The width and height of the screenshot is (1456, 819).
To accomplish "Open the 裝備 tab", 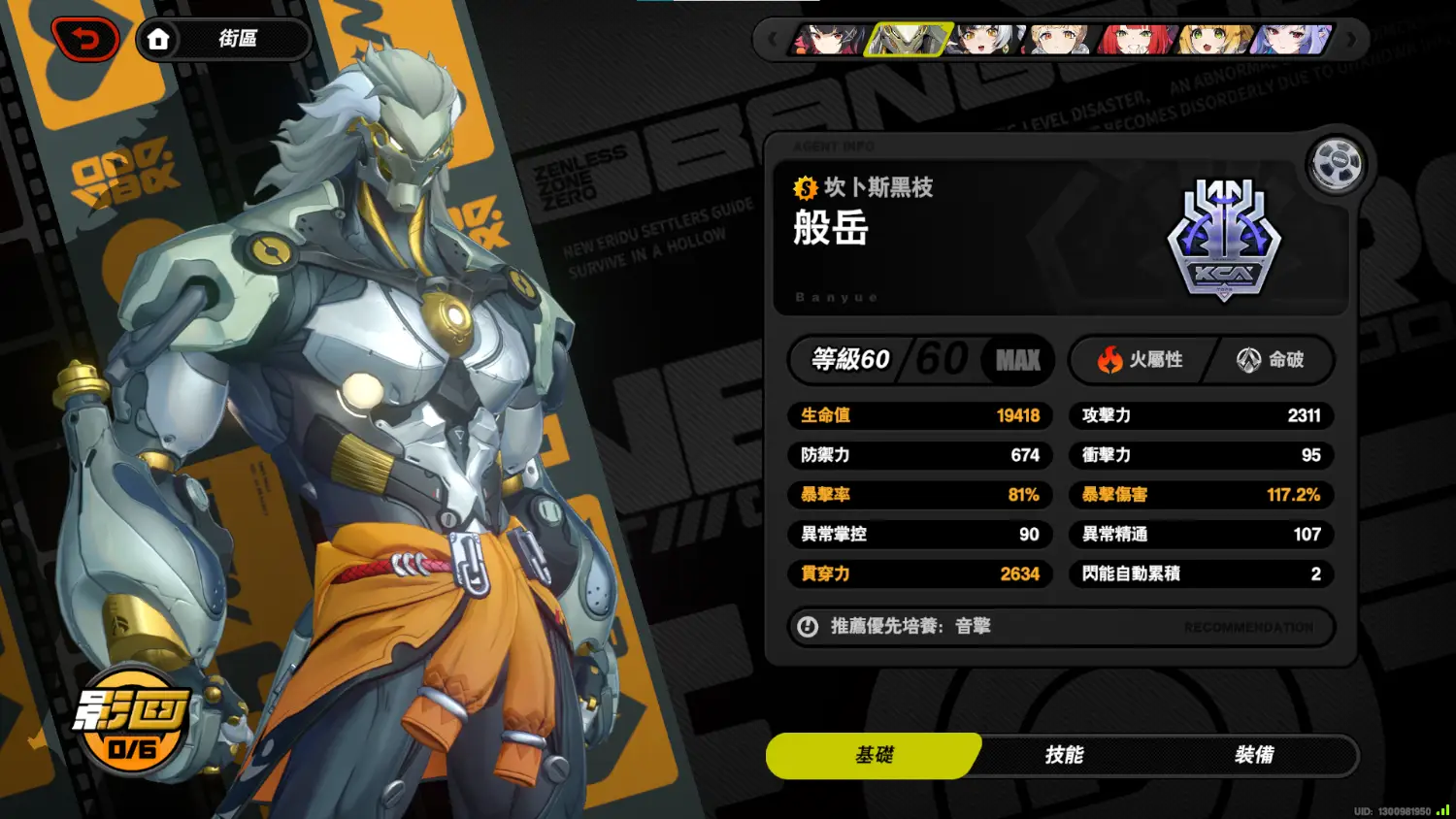I will pyautogui.click(x=1253, y=755).
